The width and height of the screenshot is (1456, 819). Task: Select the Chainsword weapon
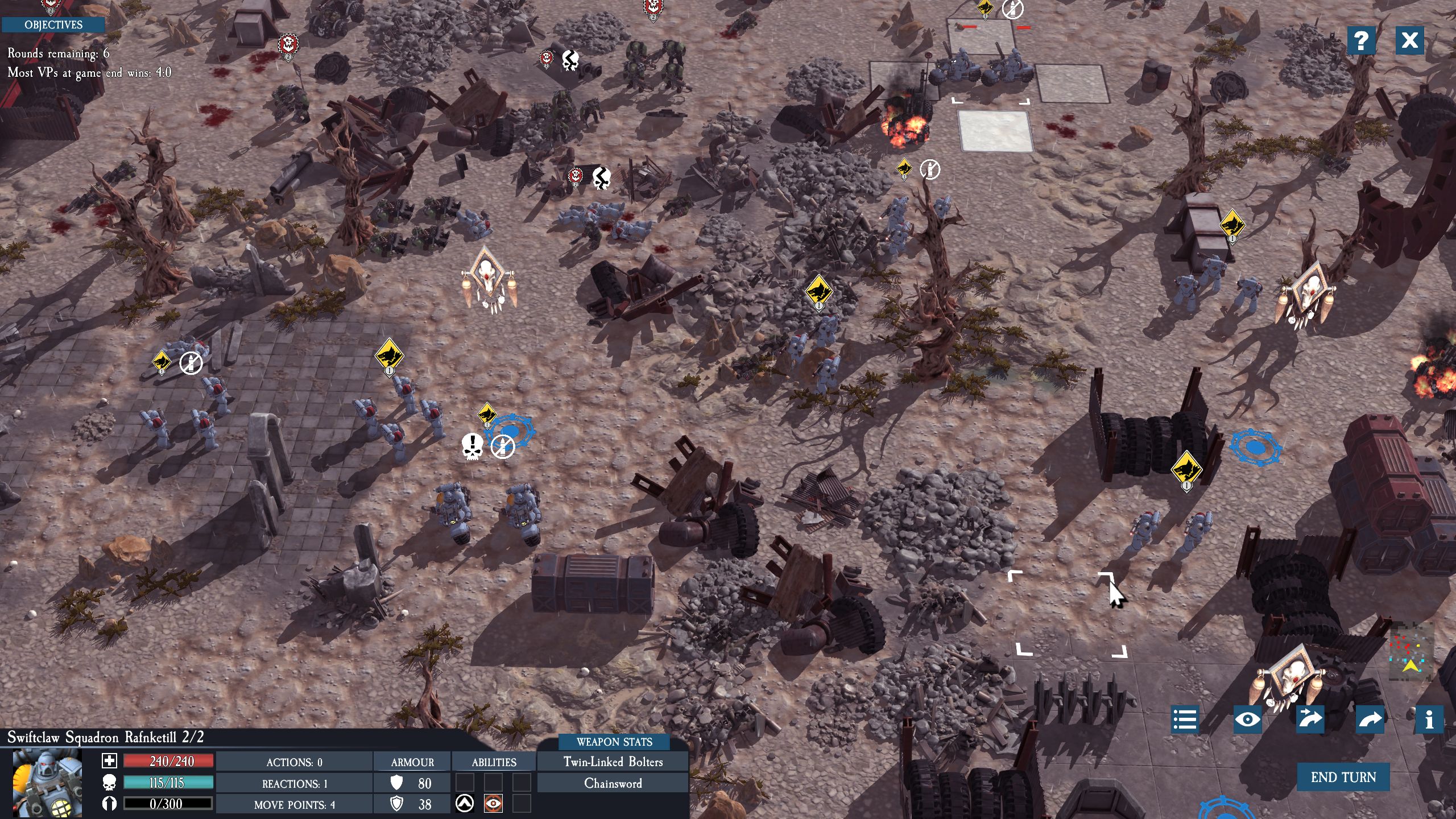point(613,783)
